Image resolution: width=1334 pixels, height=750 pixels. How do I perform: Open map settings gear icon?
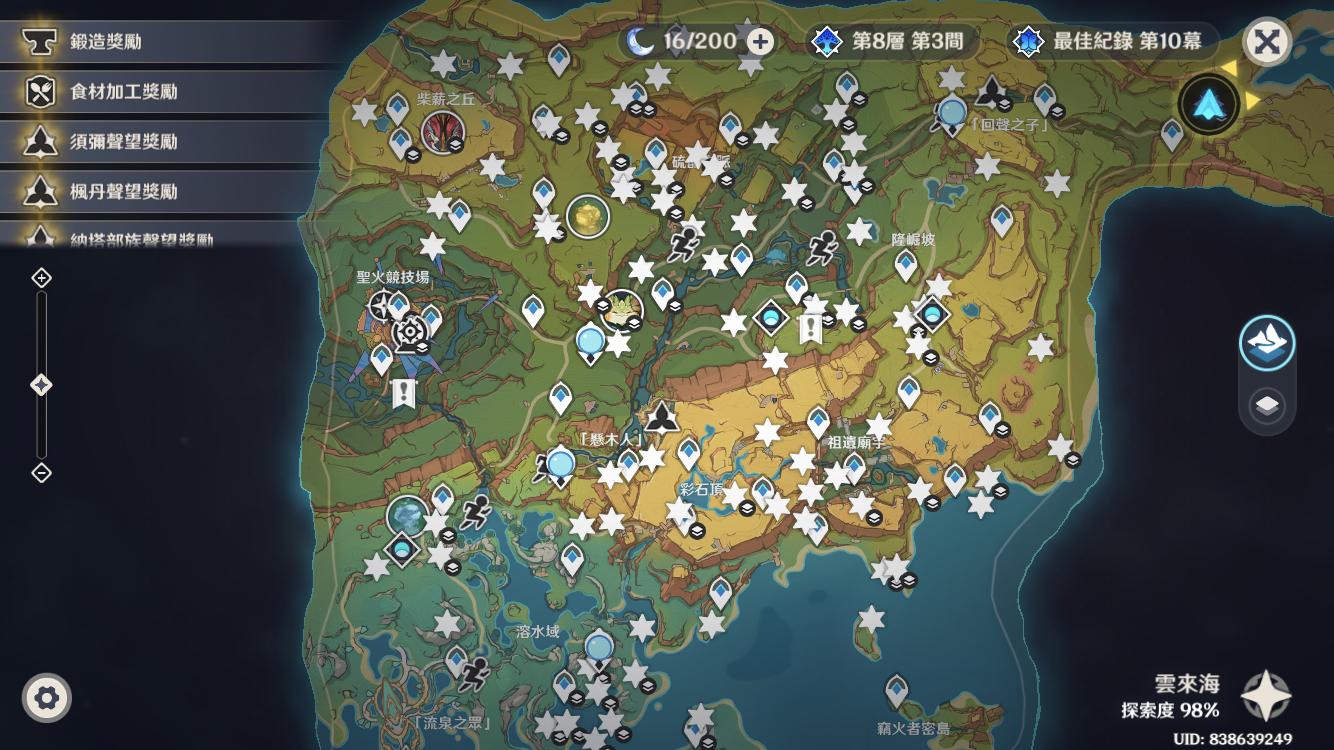[x=46, y=697]
